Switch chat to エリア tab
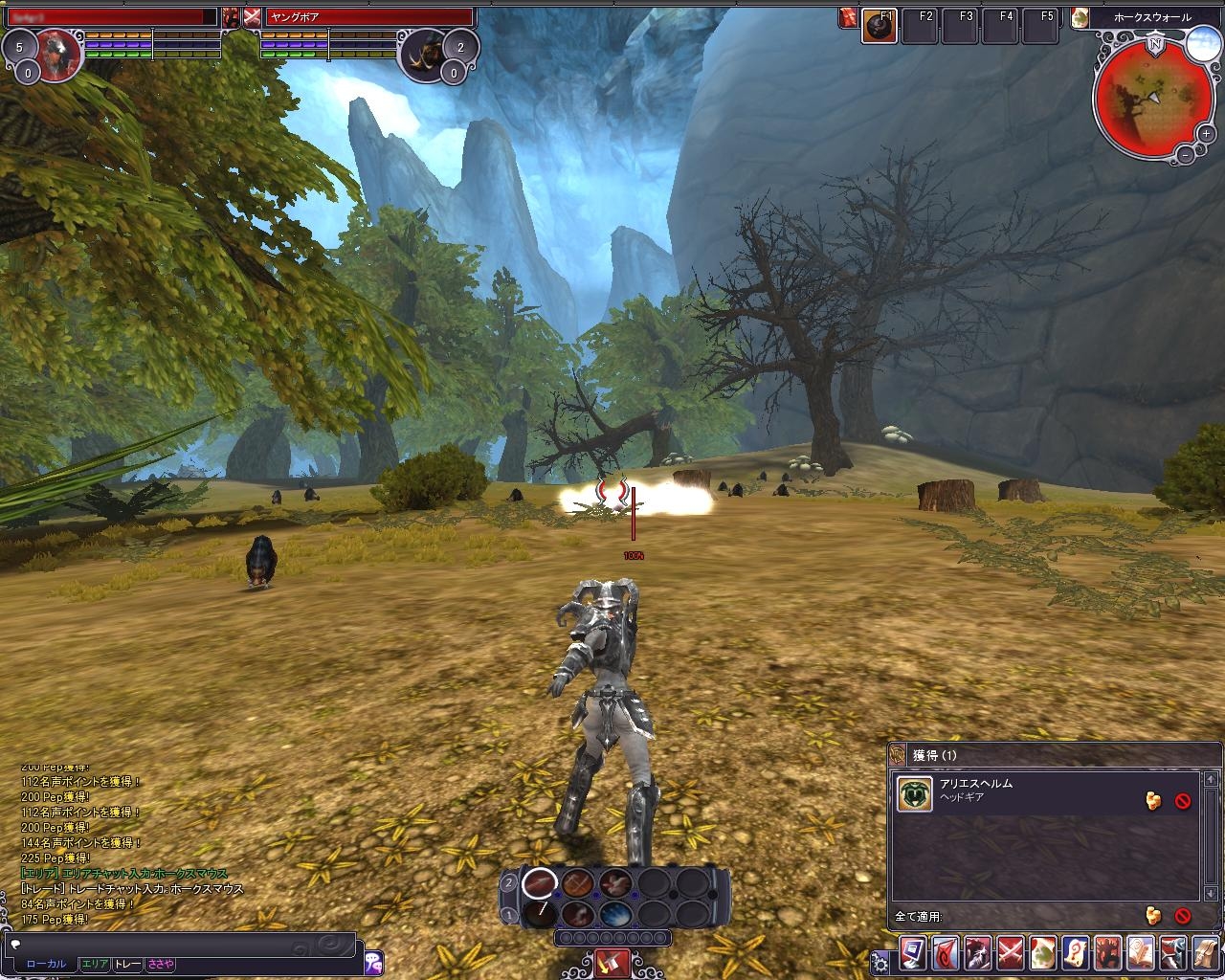 point(94,964)
